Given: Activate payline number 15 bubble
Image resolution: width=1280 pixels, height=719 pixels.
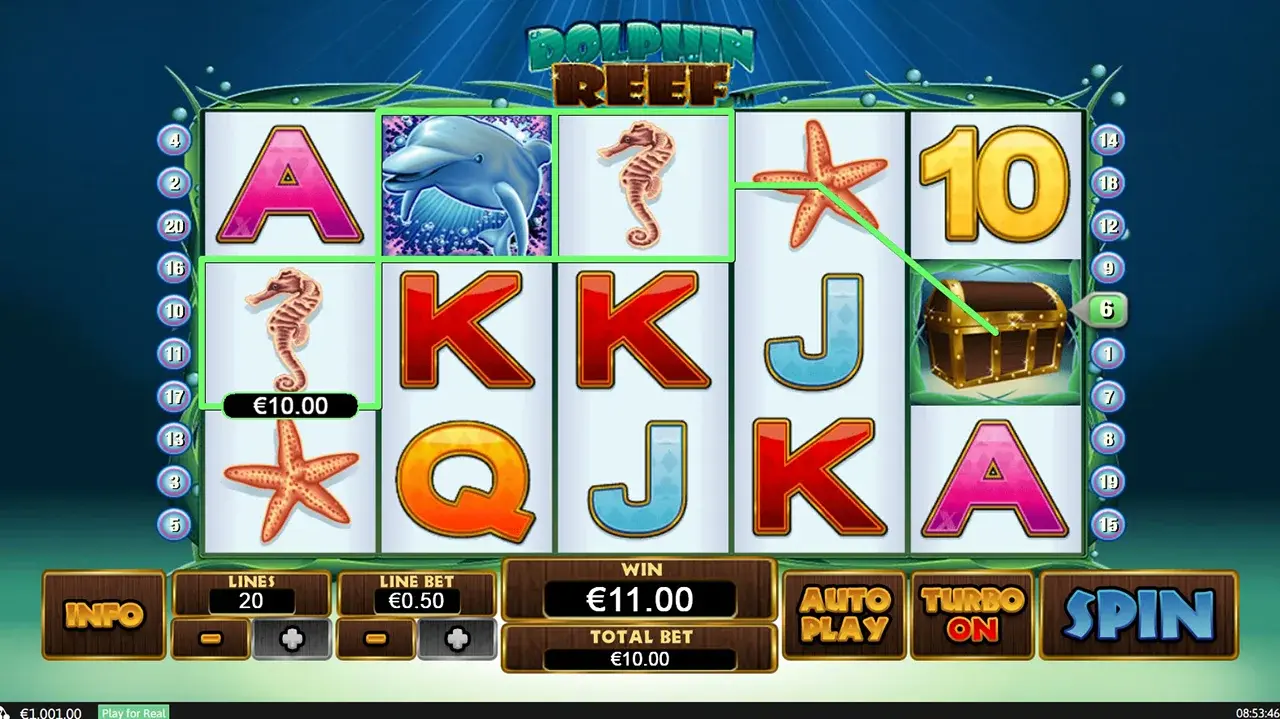Looking at the screenshot, I should (x=1107, y=524).
